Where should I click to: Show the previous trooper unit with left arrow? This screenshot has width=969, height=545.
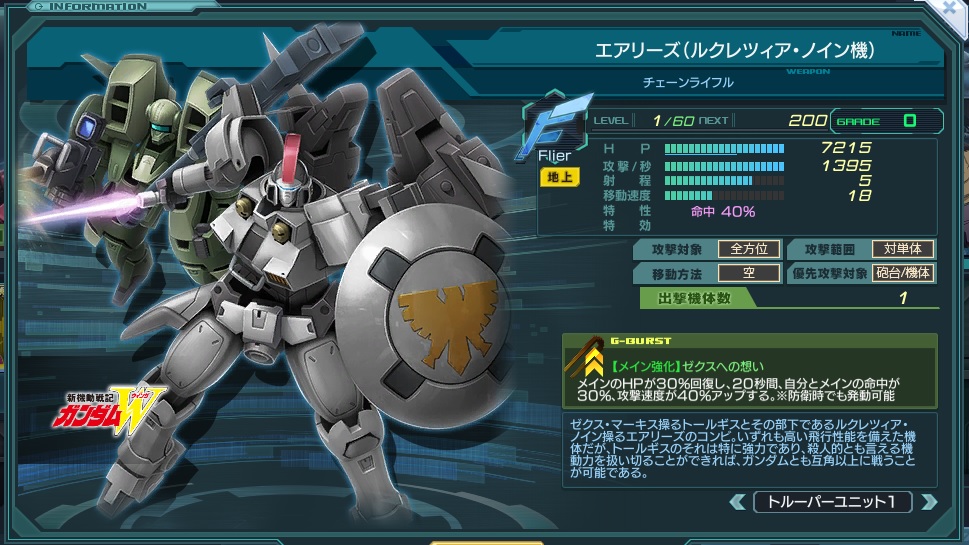[x=737, y=502]
